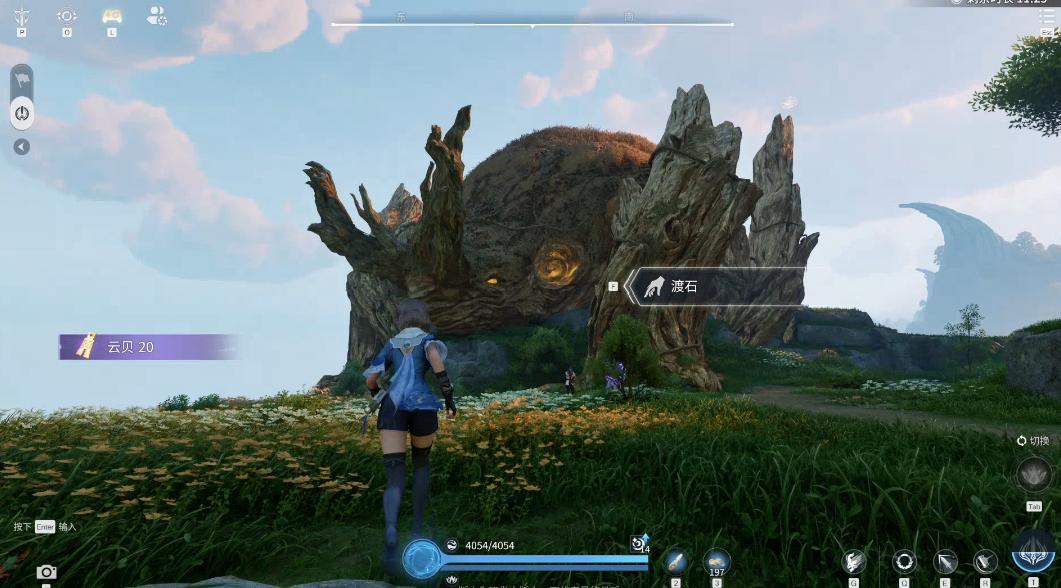Open the sword emblem menu icon

(21, 16)
